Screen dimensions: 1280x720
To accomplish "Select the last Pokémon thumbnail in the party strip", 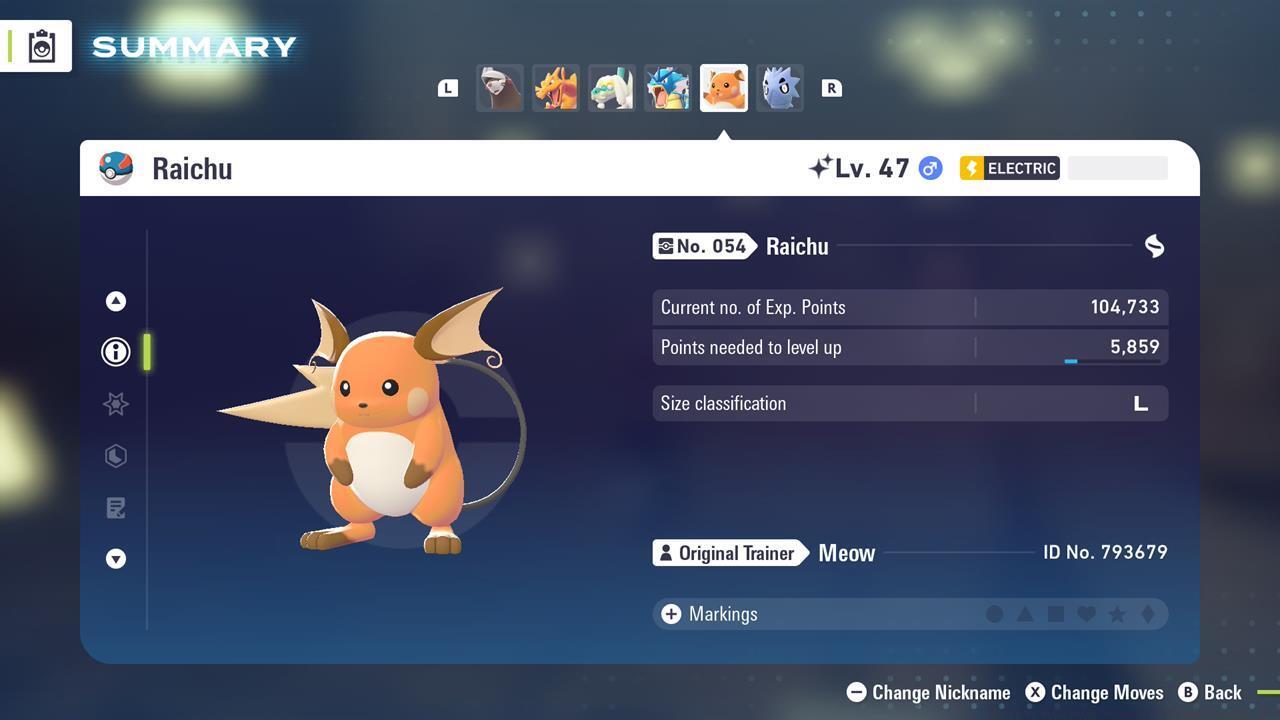I will click(x=779, y=87).
